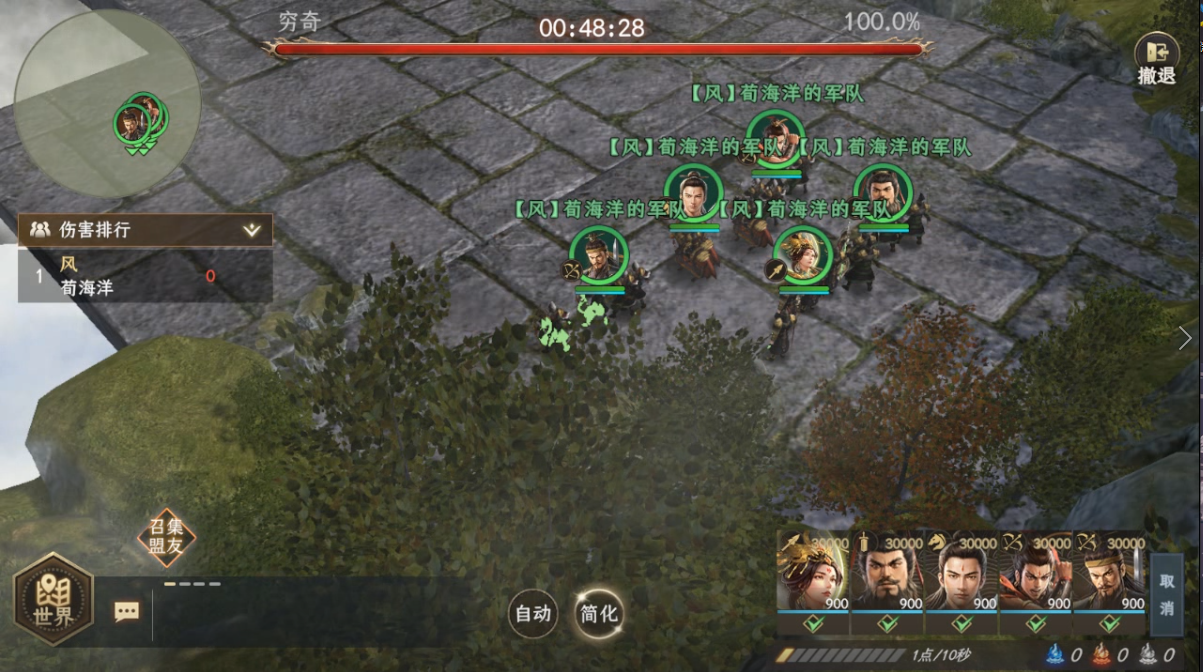Screen dimensions: 1203x672
Task: Choose the bearded sword-icon hero card
Action: click(x=887, y=577)
